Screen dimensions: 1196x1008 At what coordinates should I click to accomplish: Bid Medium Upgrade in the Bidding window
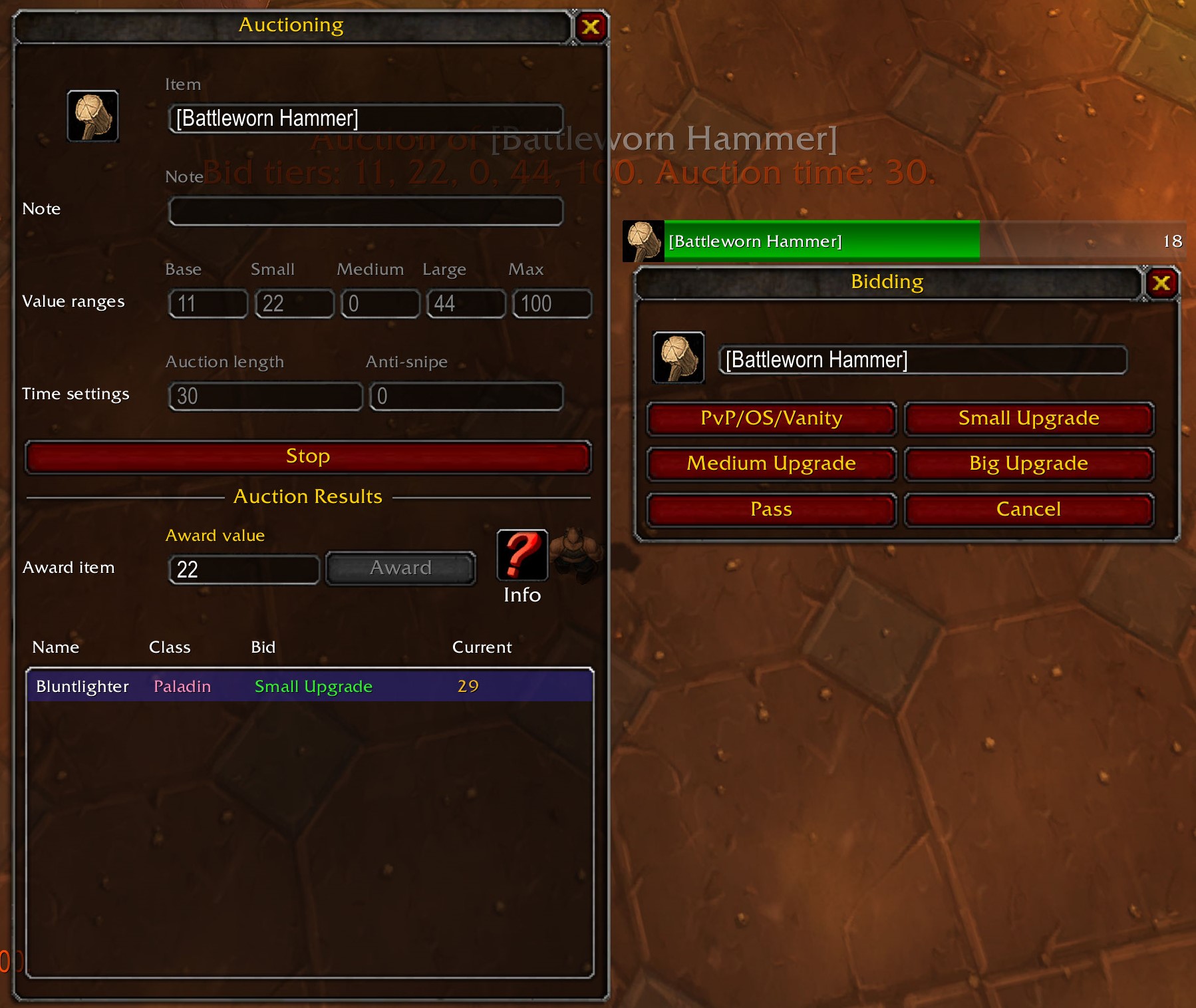771,464
